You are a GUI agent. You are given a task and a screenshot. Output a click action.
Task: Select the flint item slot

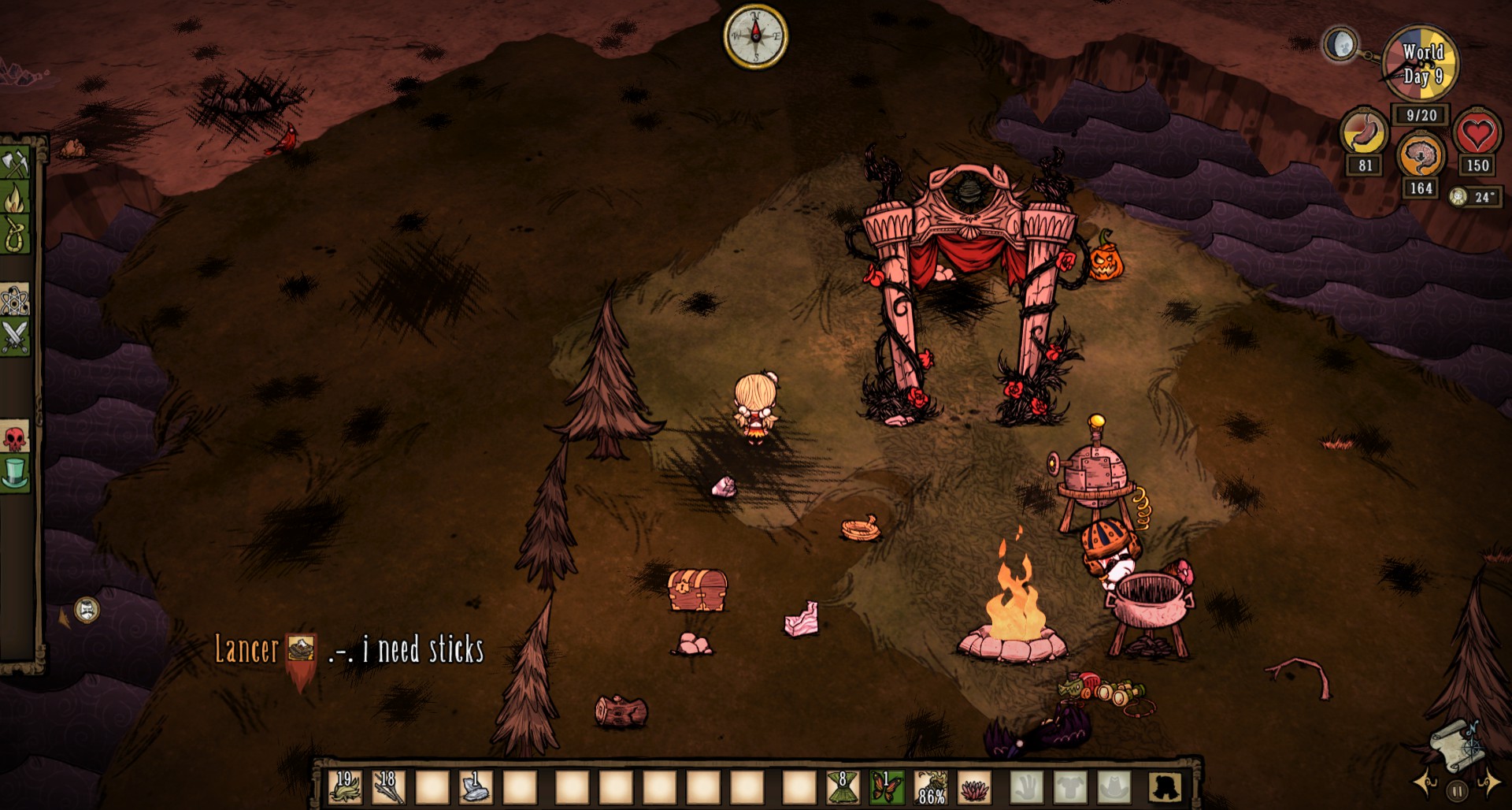coord(476,786)
